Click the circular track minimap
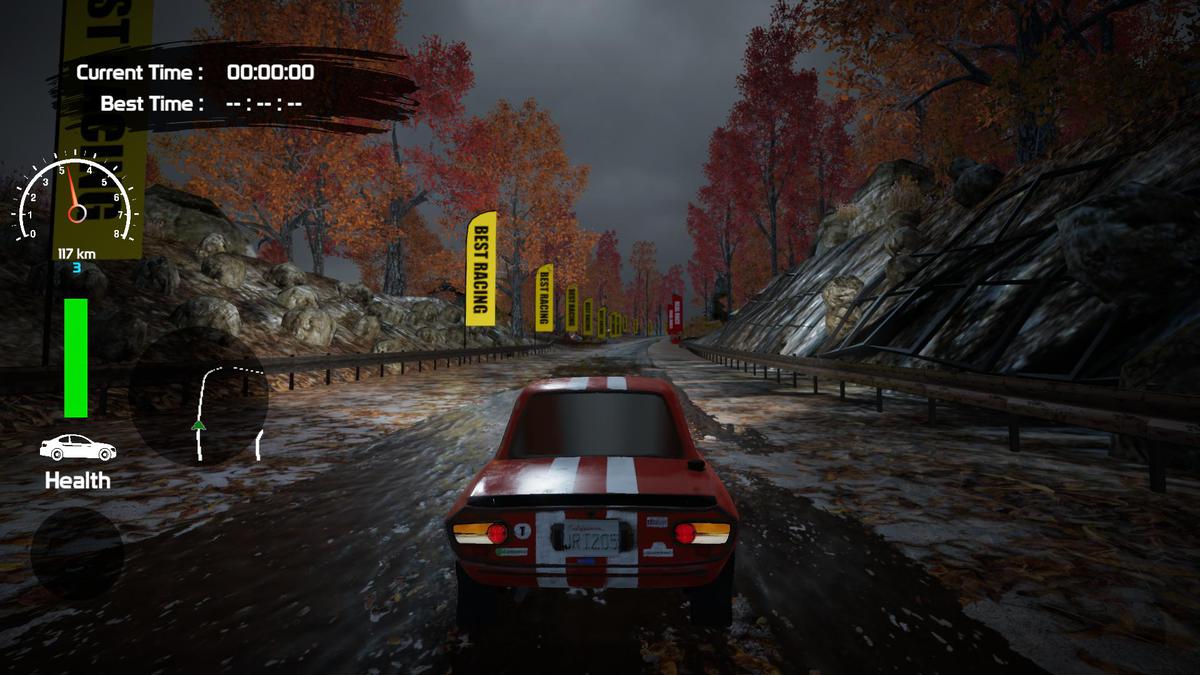Viewport: 1200px width, 675px height. [x=199, y=398]
